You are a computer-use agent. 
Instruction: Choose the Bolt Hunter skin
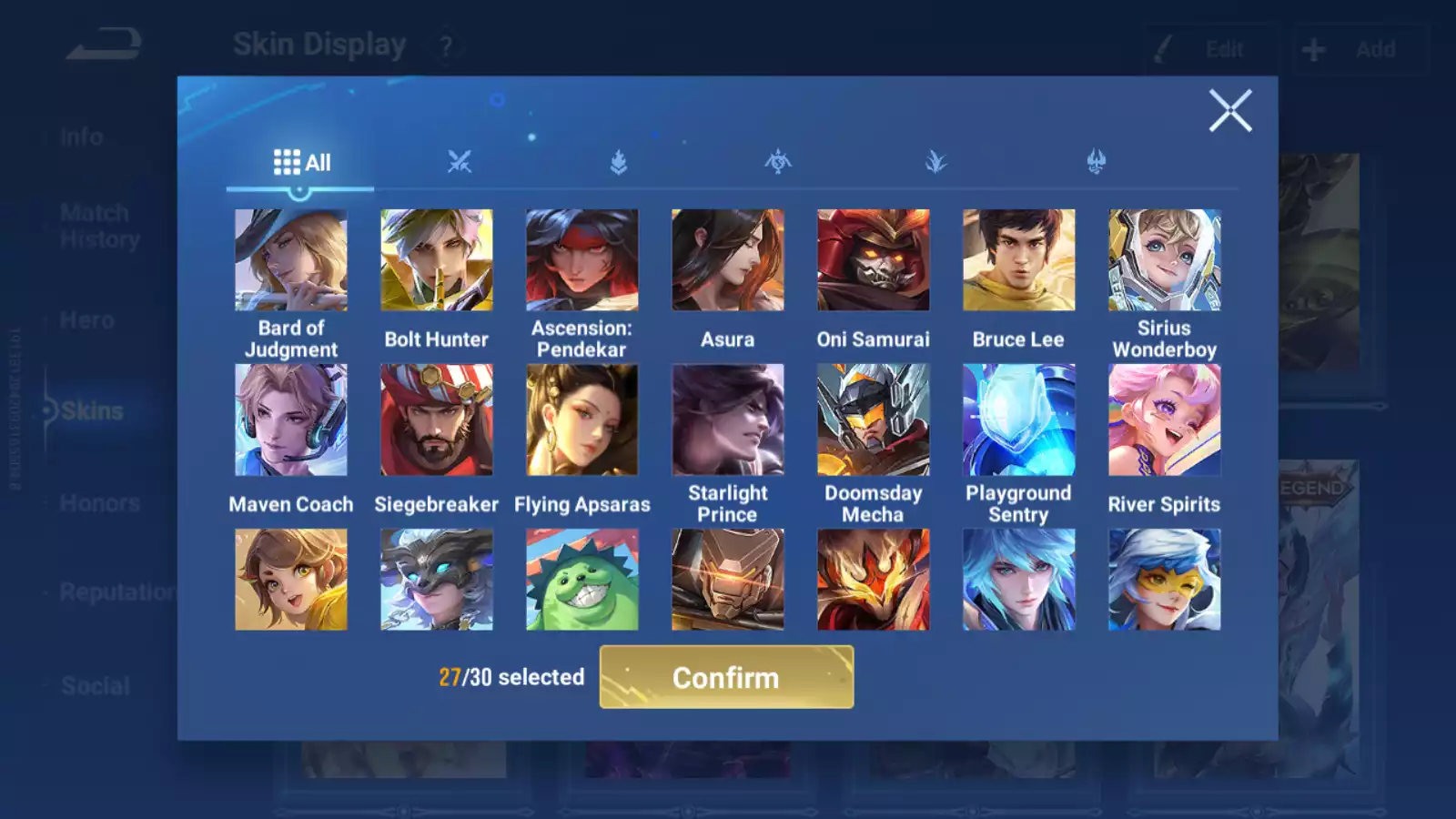tap(437, 260)
